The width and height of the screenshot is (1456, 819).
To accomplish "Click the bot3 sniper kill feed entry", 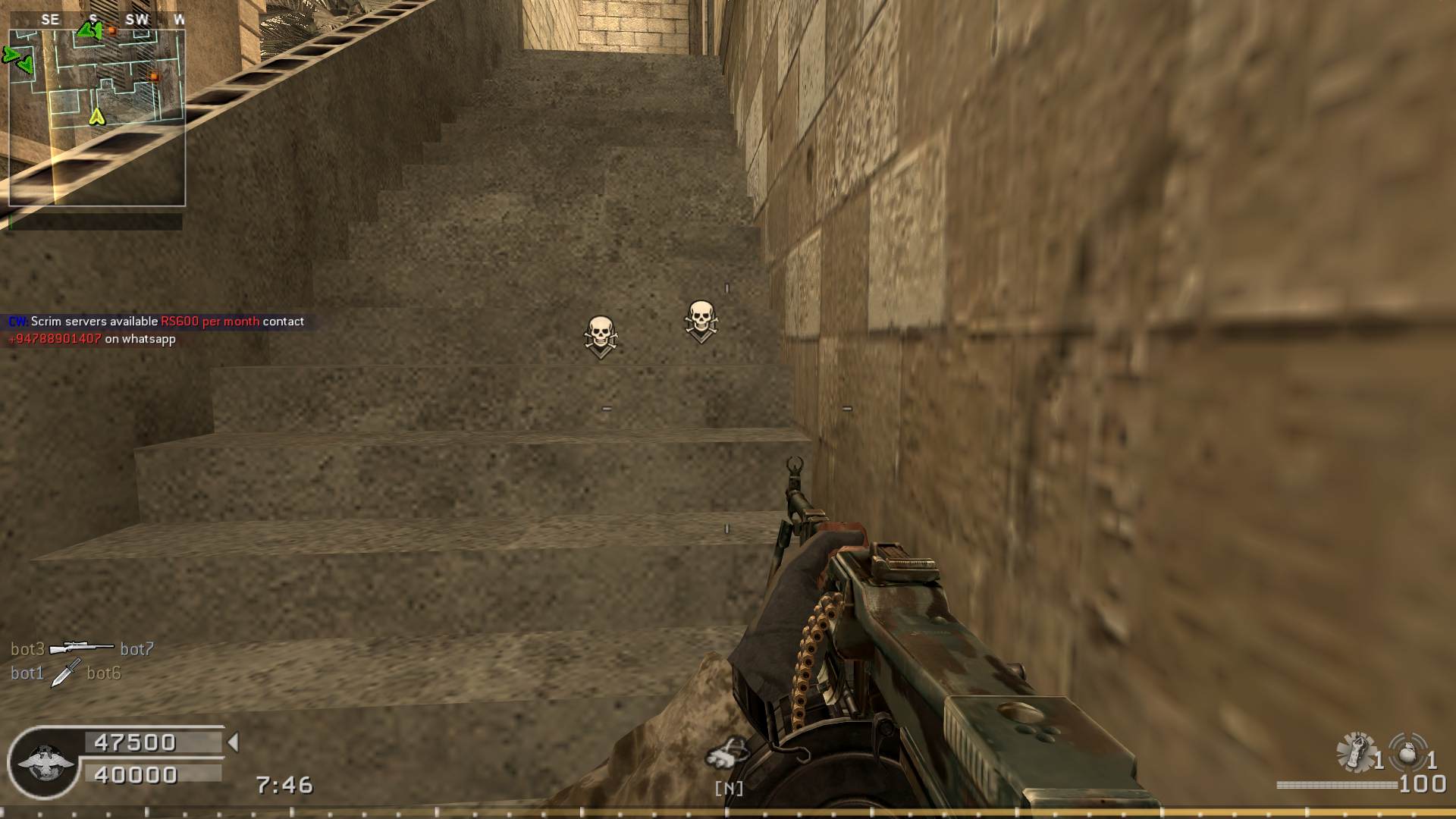I will point(82,649).
